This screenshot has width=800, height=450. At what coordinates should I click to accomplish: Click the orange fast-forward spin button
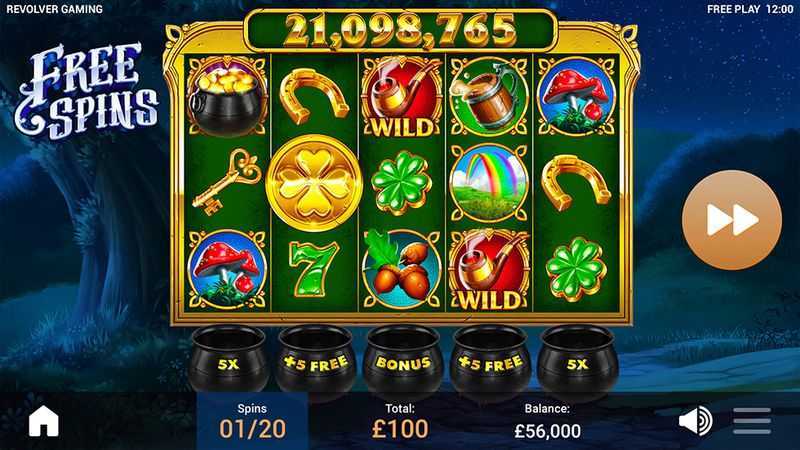731,220
